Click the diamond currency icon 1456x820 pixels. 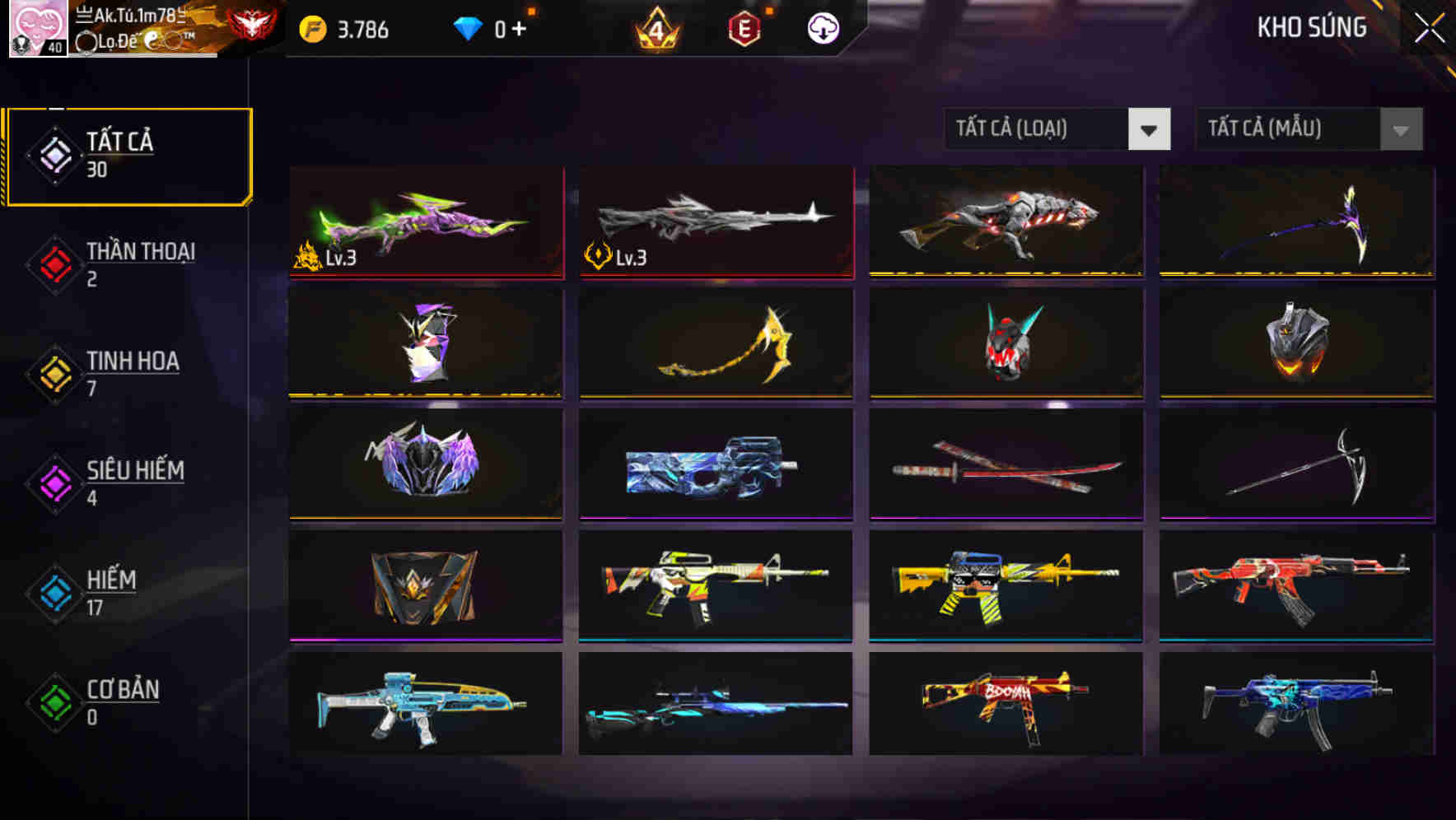click(469, 26)
